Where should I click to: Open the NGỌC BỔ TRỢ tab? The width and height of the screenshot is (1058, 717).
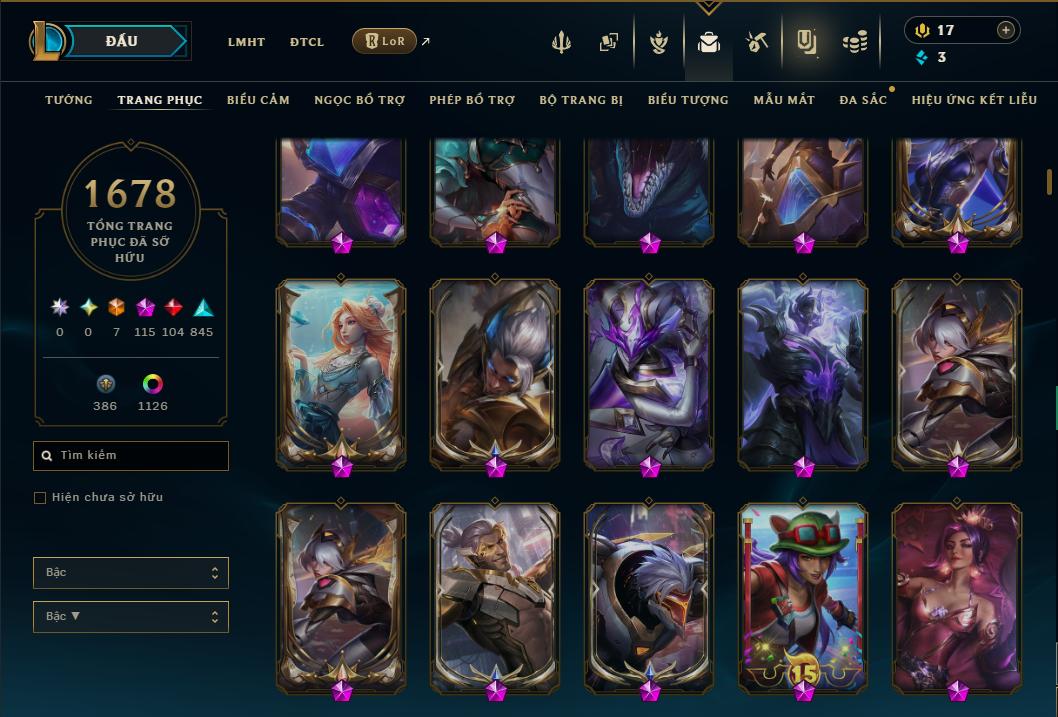360,100
